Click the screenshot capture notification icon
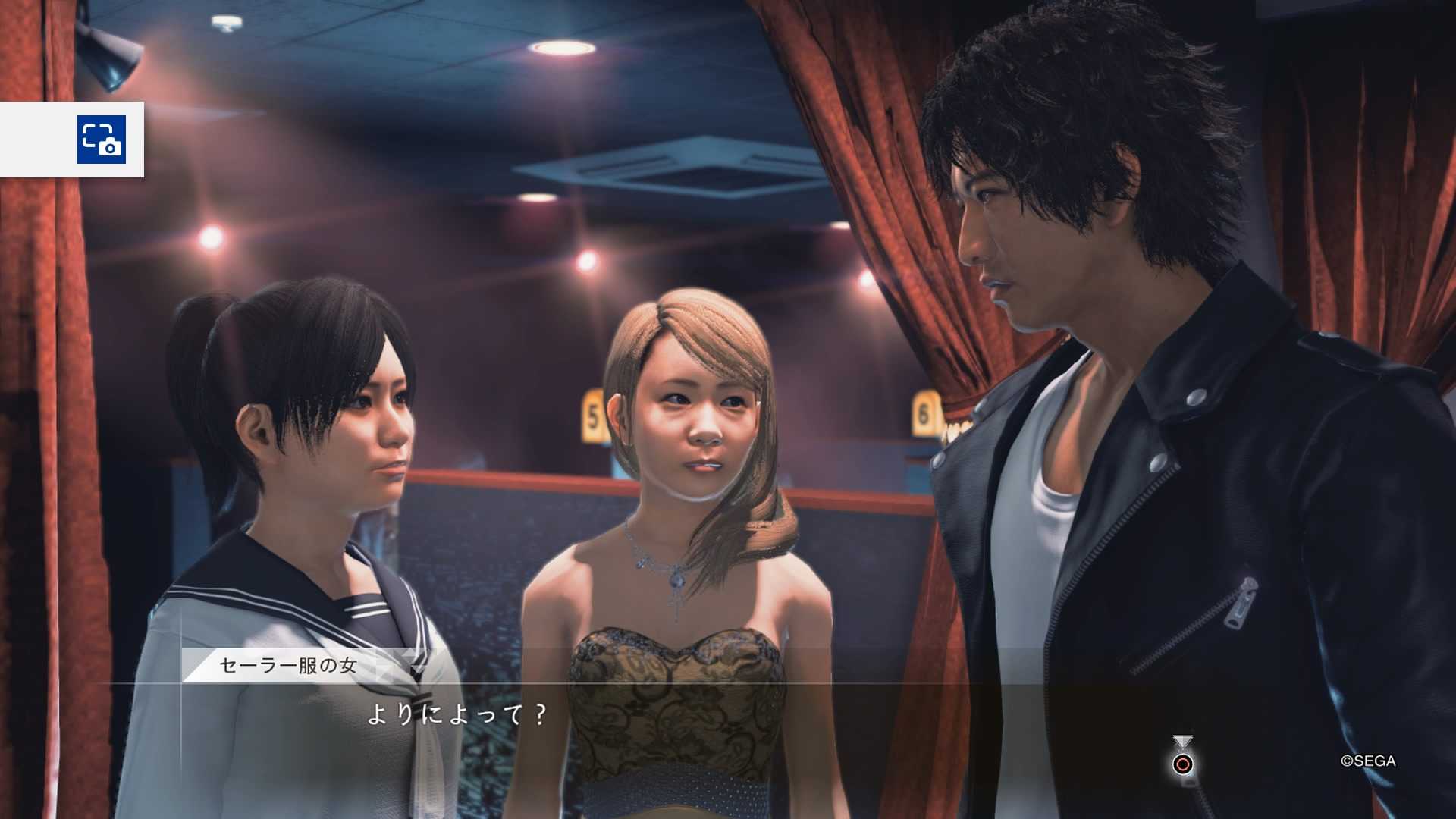This screenshot has height=819, width=1456. 102,140
